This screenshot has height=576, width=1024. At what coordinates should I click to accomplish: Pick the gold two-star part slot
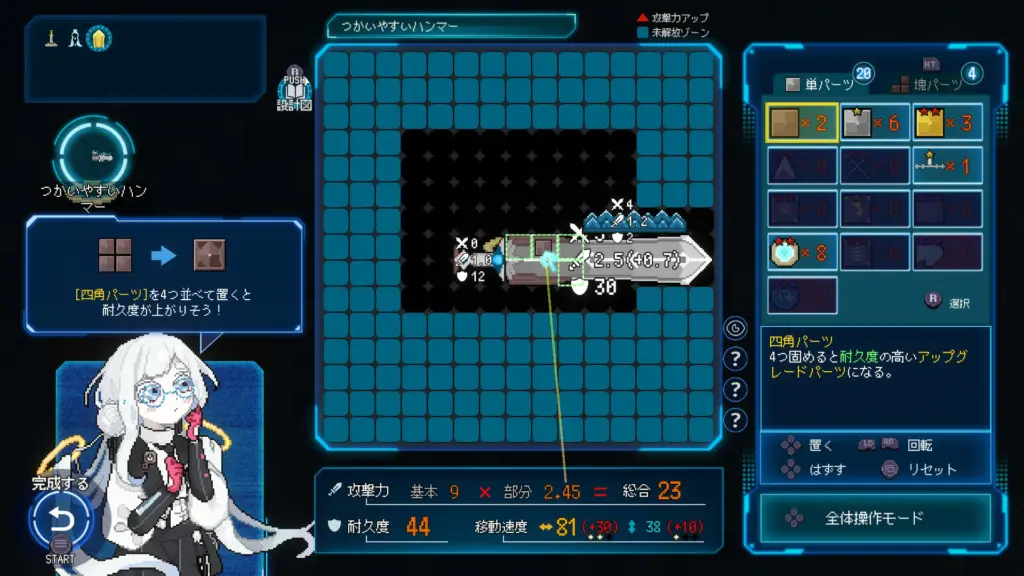click(946, 123)
